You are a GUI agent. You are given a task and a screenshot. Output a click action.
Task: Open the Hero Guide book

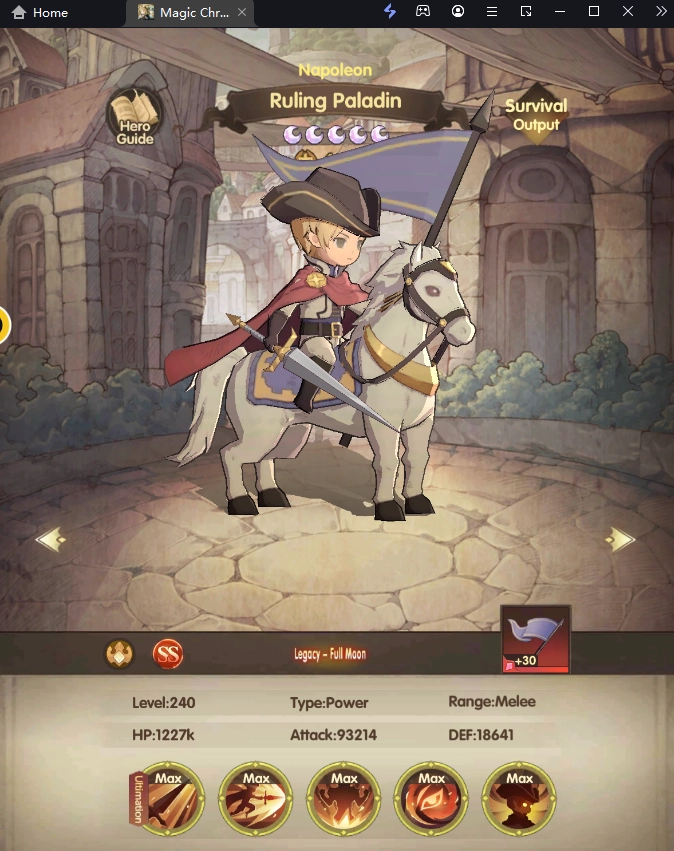click(x=134, y=119)
